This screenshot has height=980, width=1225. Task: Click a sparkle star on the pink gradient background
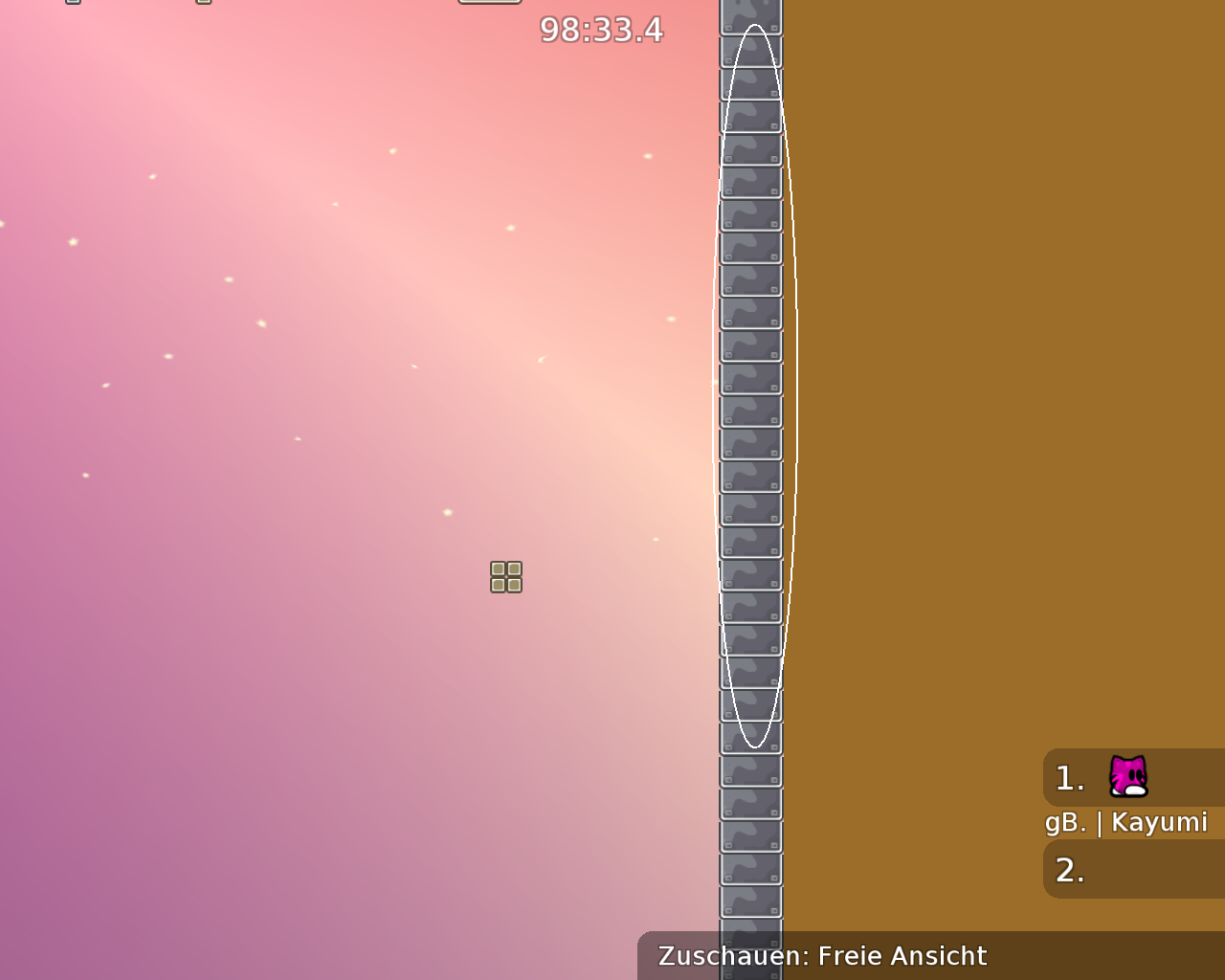pyautogui.click(x=392, y=151)
